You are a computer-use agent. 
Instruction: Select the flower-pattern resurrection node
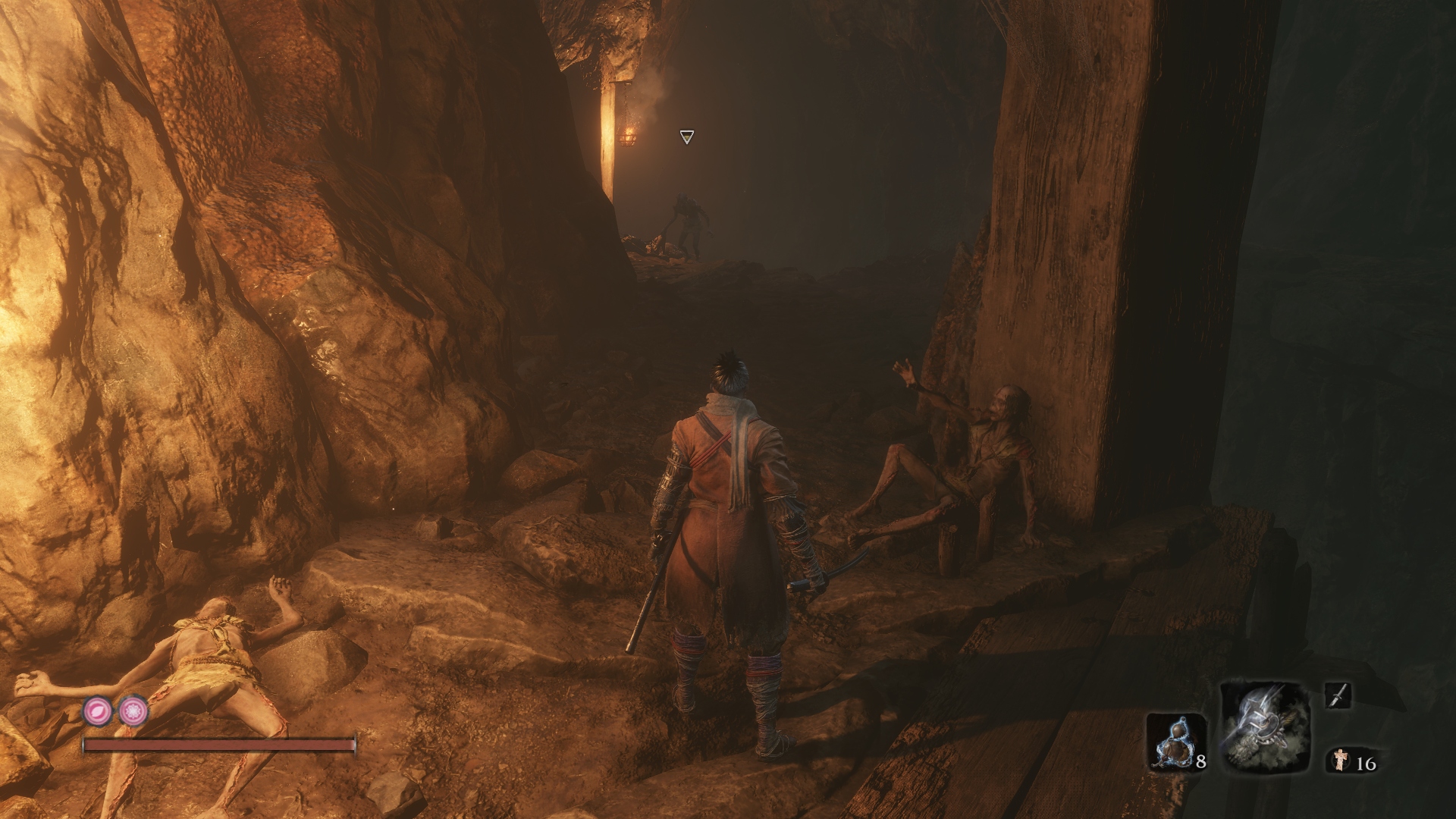[x=133, y=711]
